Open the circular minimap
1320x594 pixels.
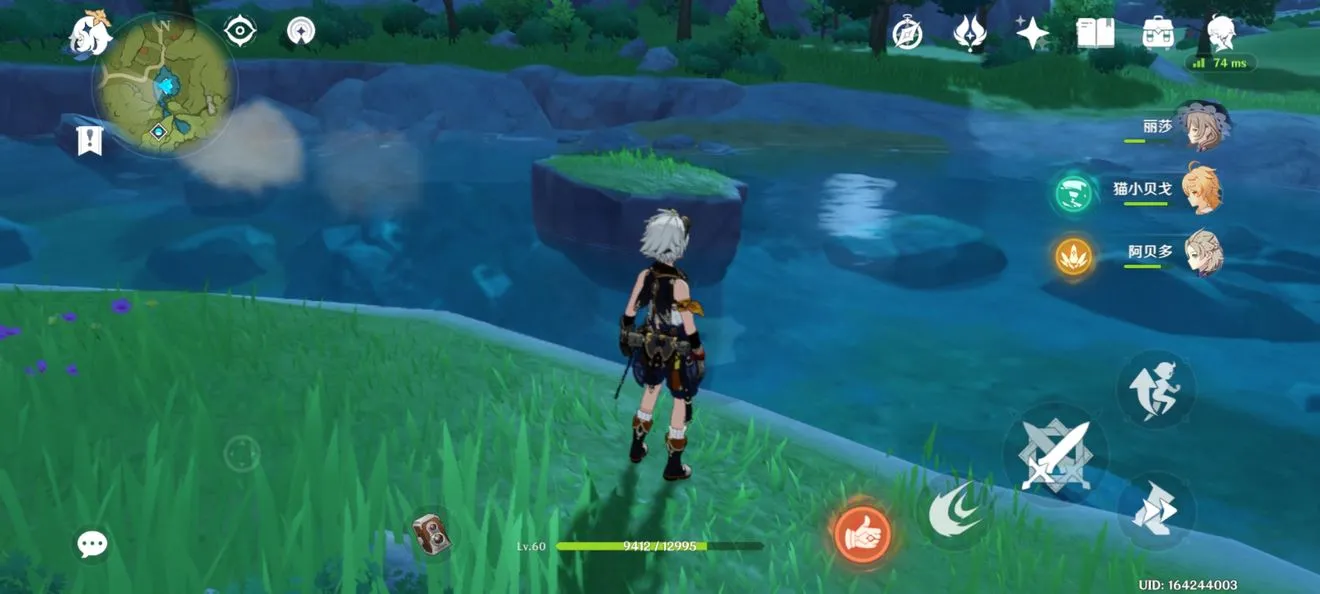pyautogui.click(x=164, y=85)
